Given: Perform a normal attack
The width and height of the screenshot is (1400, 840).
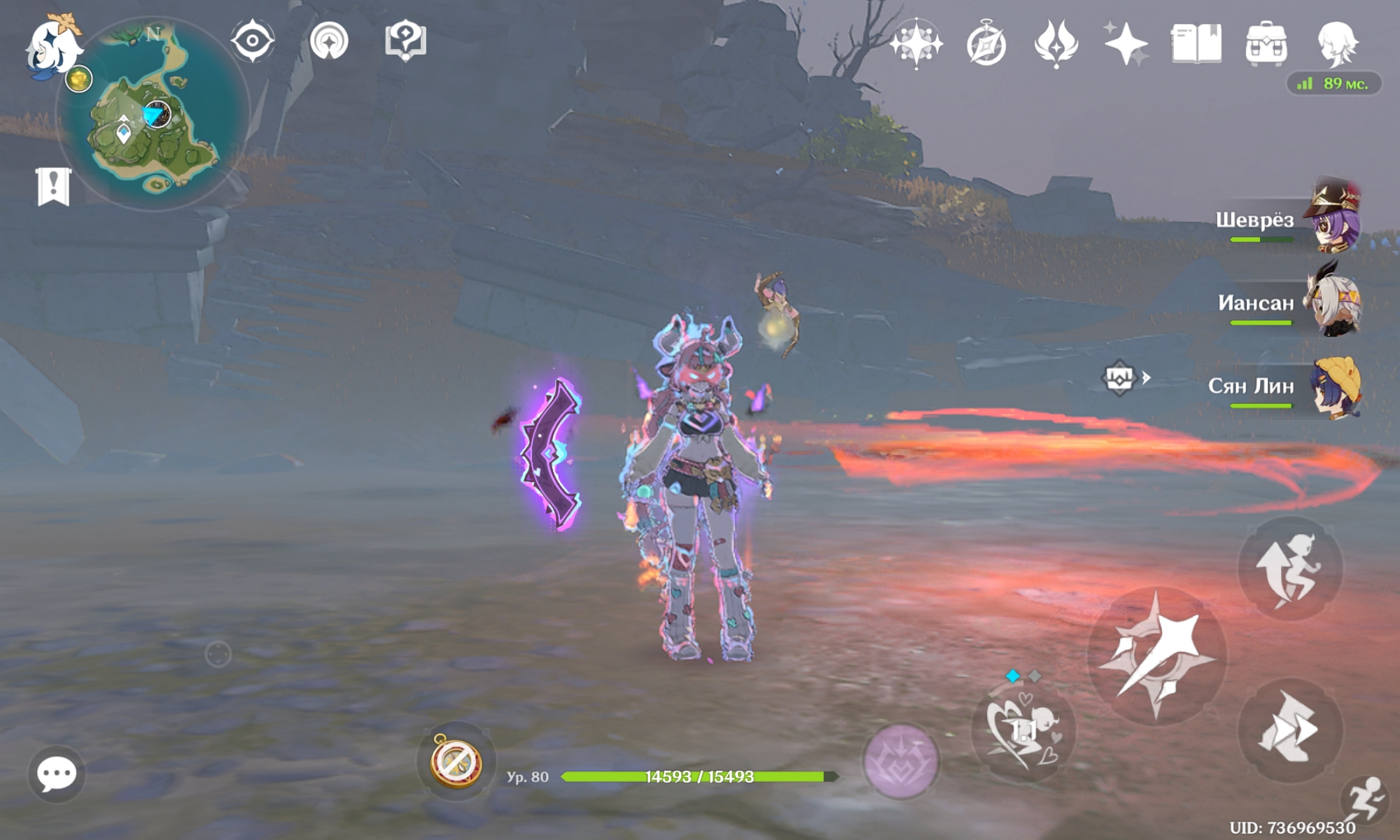Looking at the screenshot, I should pos(1157,656).
